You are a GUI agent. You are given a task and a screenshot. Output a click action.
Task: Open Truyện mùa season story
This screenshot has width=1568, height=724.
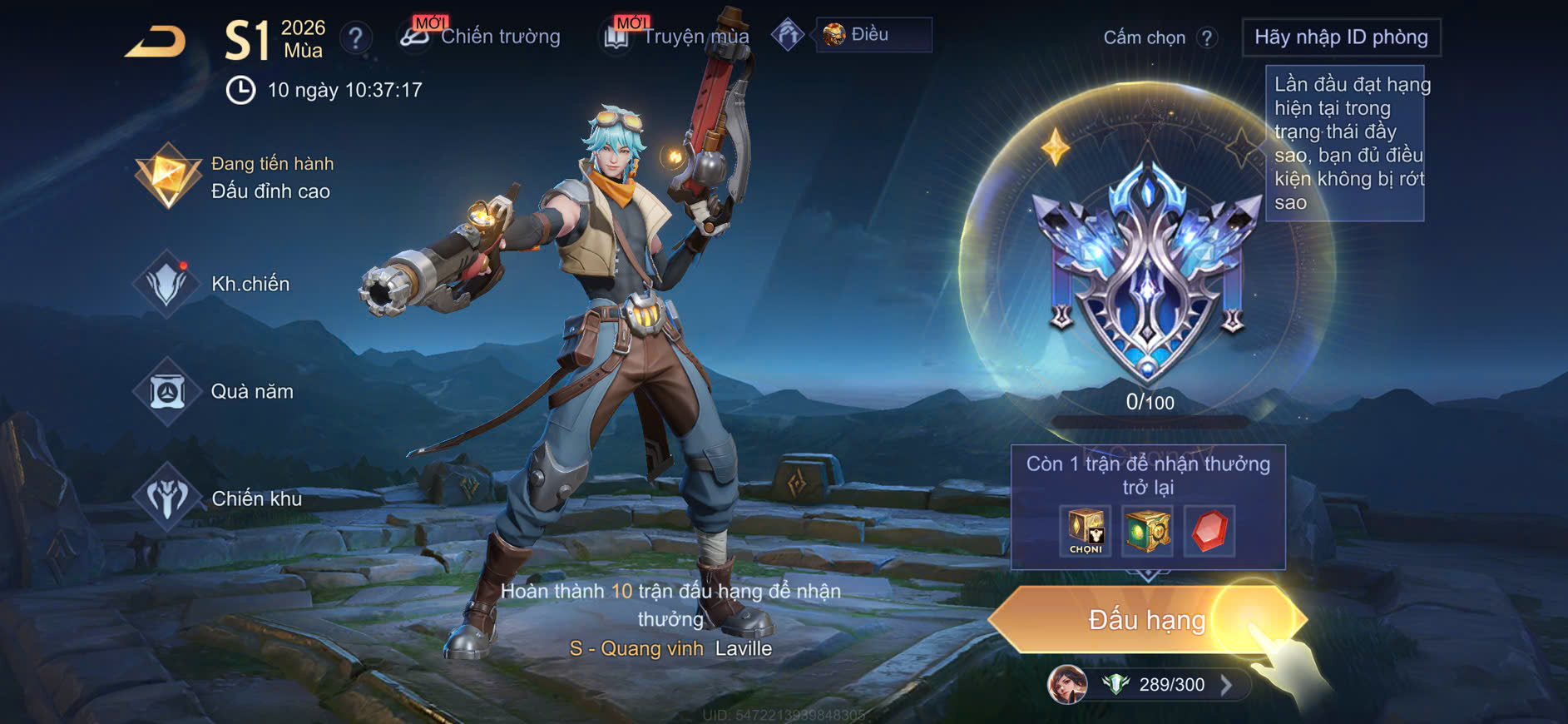click(675, 37)
